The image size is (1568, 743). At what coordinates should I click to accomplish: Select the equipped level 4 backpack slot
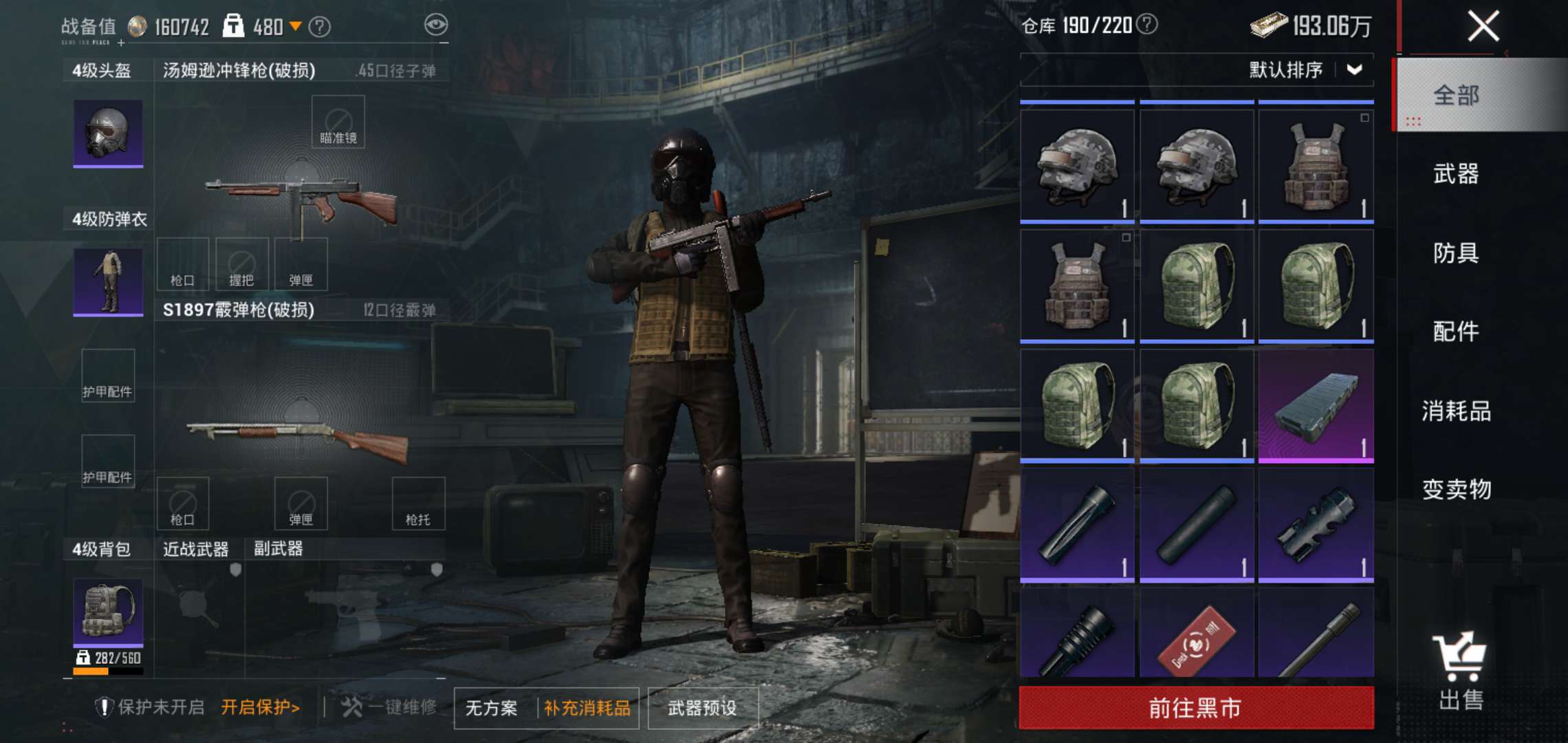(x=108, y=612)
